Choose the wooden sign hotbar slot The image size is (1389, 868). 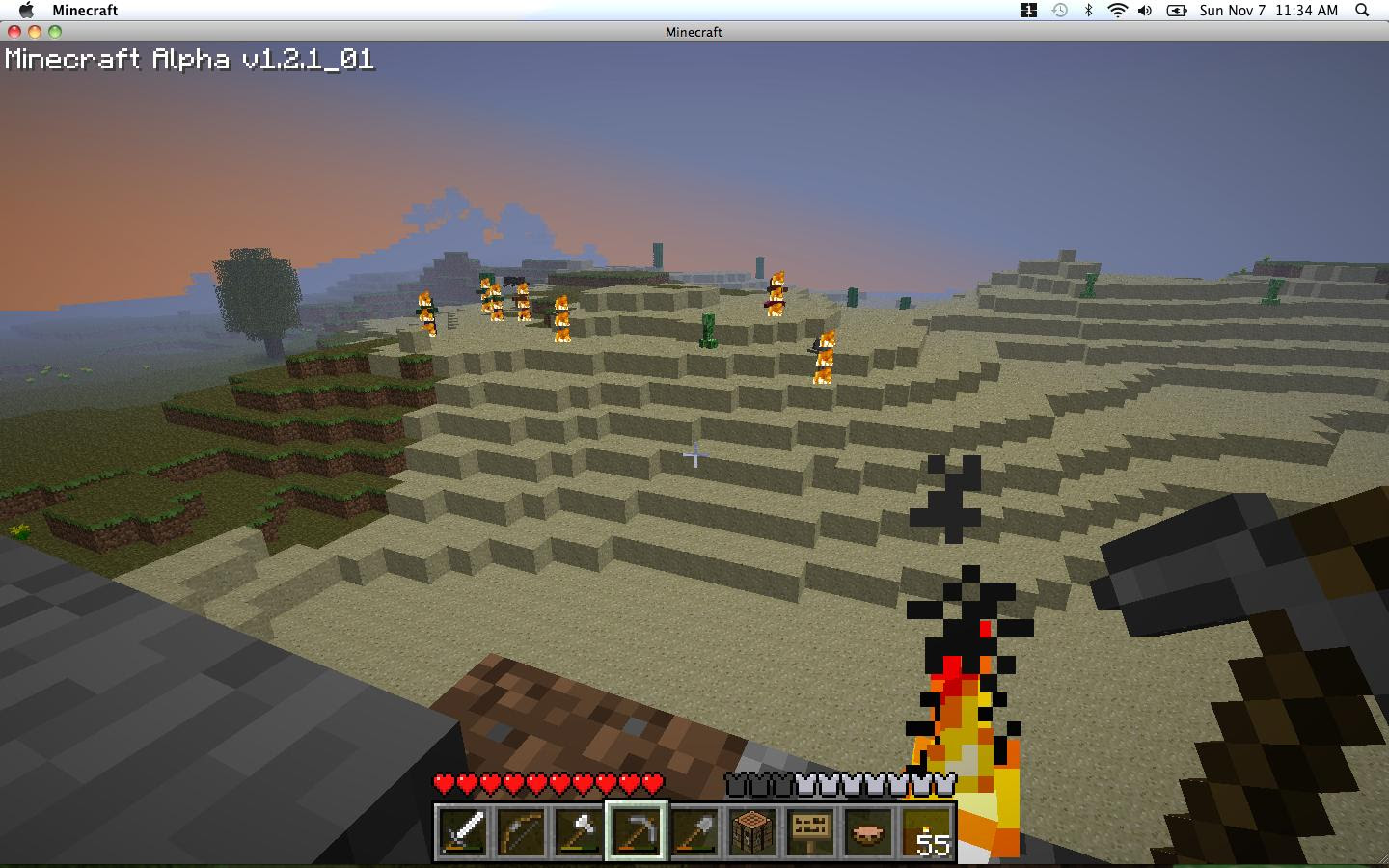coord(810,830)
